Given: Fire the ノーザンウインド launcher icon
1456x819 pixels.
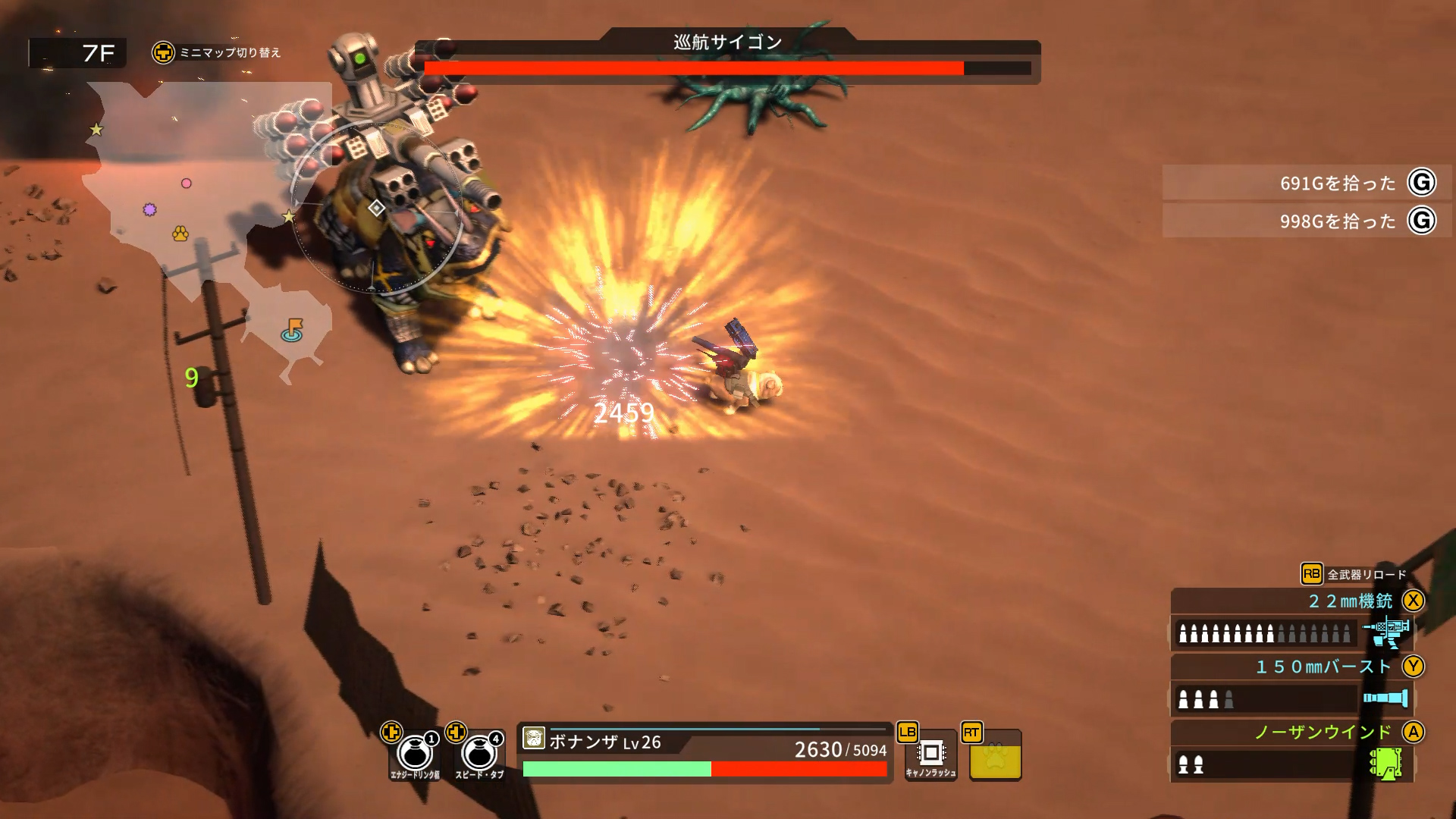Looking at the screenshot, I should [x=1386, y=764].
